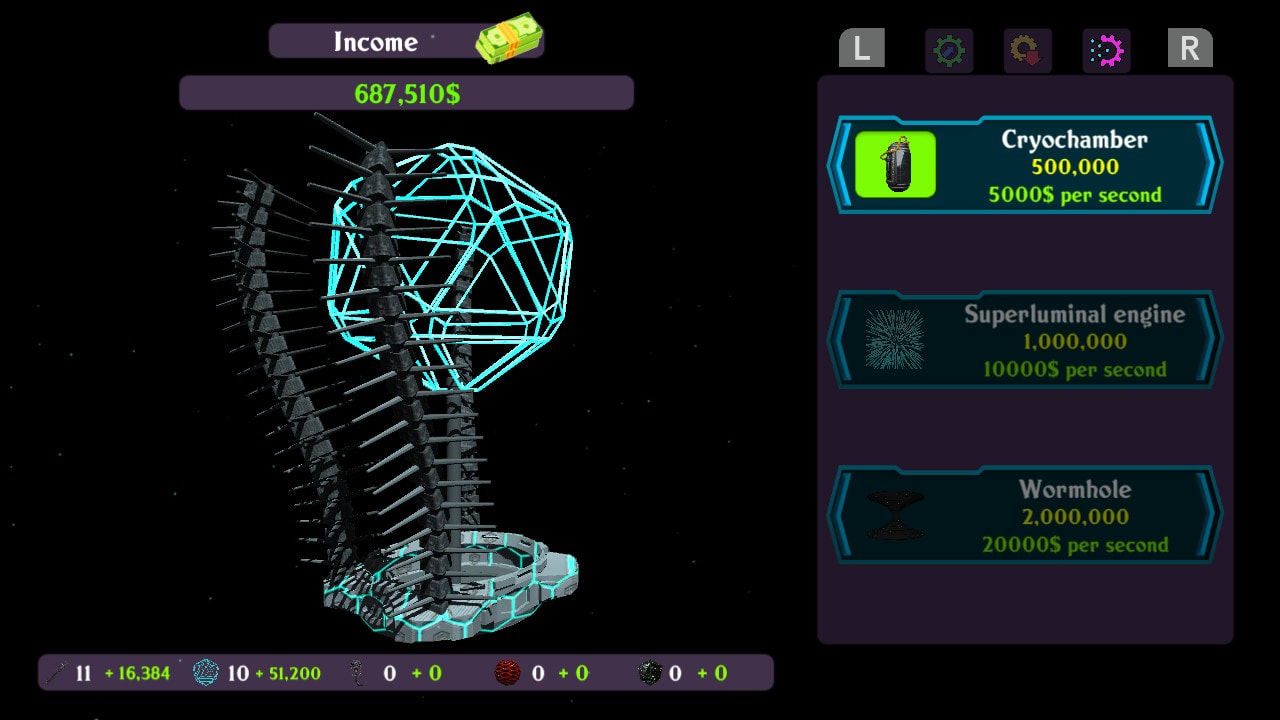Image resolution: width=1280 pixels, height=720 pixels.
Task: Open the gold downgrade gear tab
Action: (1027, 50)
